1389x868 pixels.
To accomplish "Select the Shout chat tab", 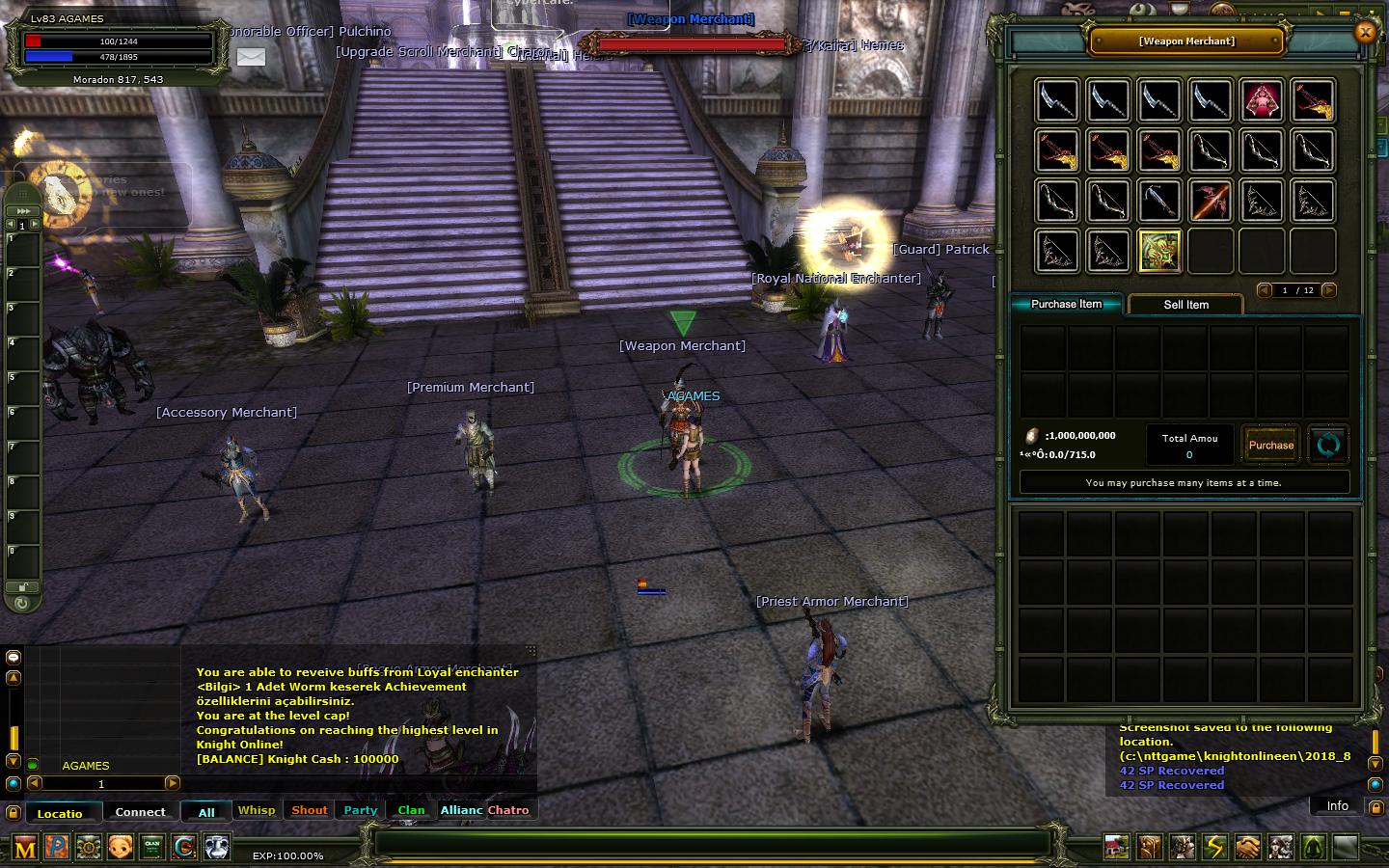I will click(310, 810).
